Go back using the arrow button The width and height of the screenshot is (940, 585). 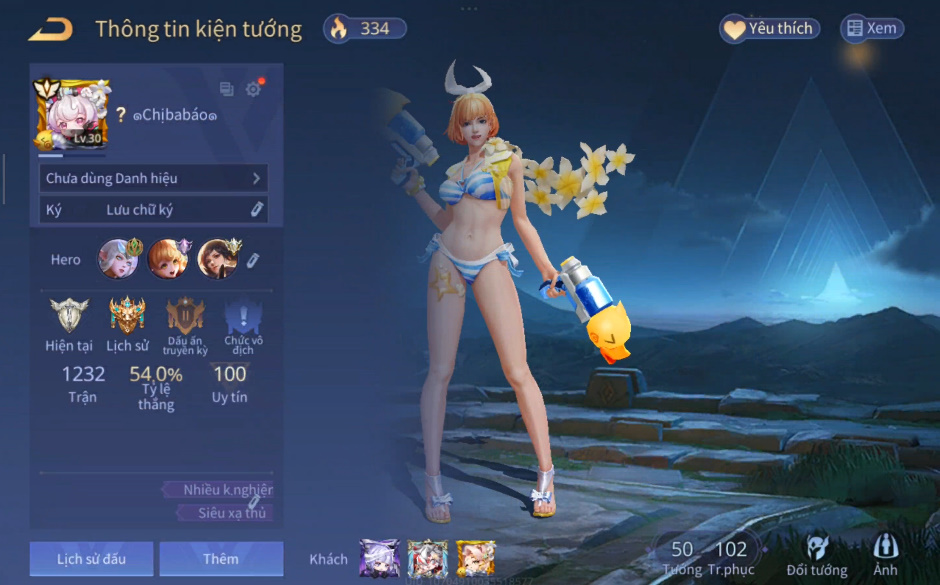(x=50, y=29)
